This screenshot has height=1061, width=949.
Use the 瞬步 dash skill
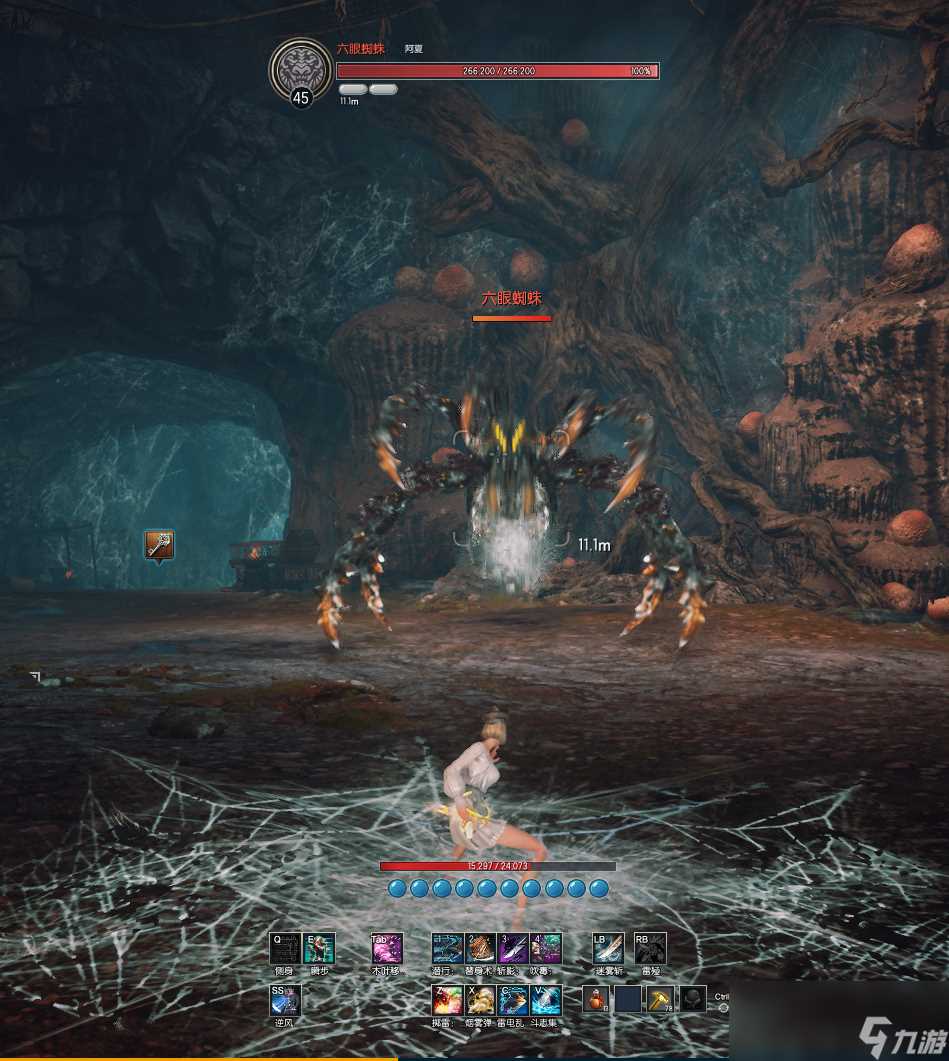pyautogui.click(x=319, y=948)
